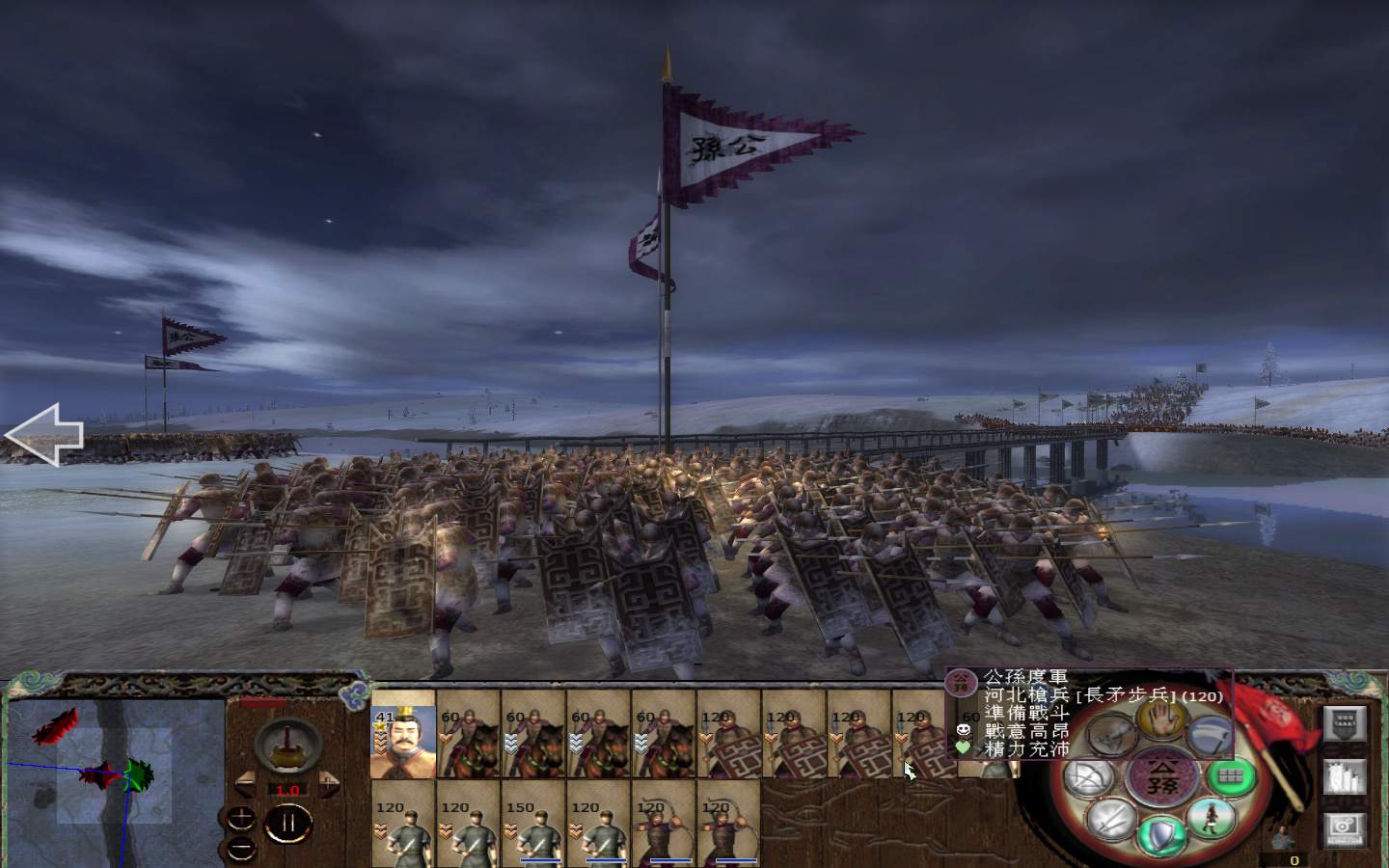The width and height of the screenshot is (1389, 868).
Task: Toggle fire at will with the bow icon
Action: (x=1085, y=775)
